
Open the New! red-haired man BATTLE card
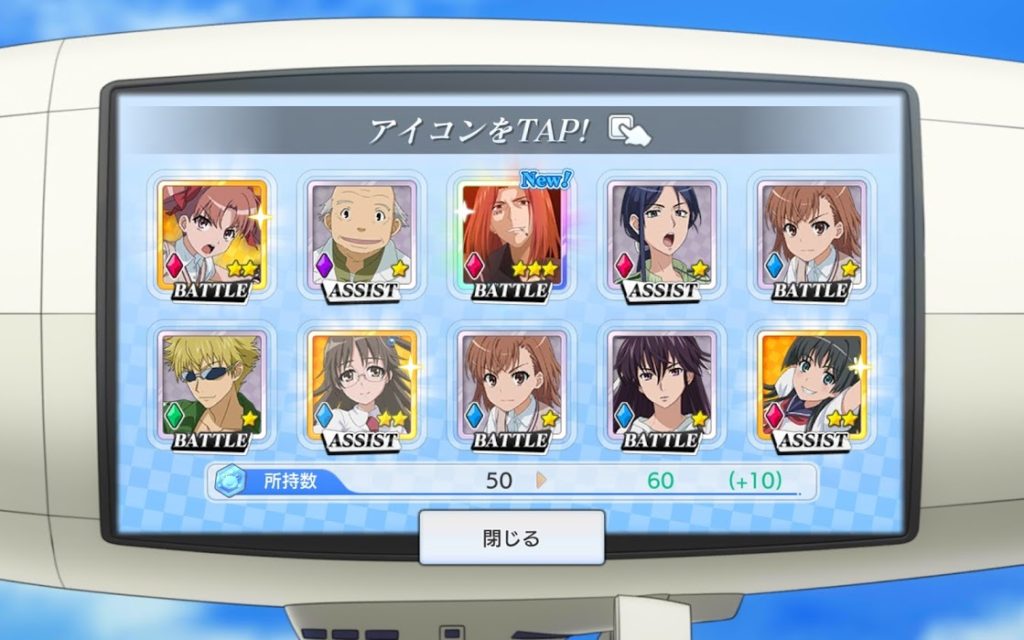point(512,238)
